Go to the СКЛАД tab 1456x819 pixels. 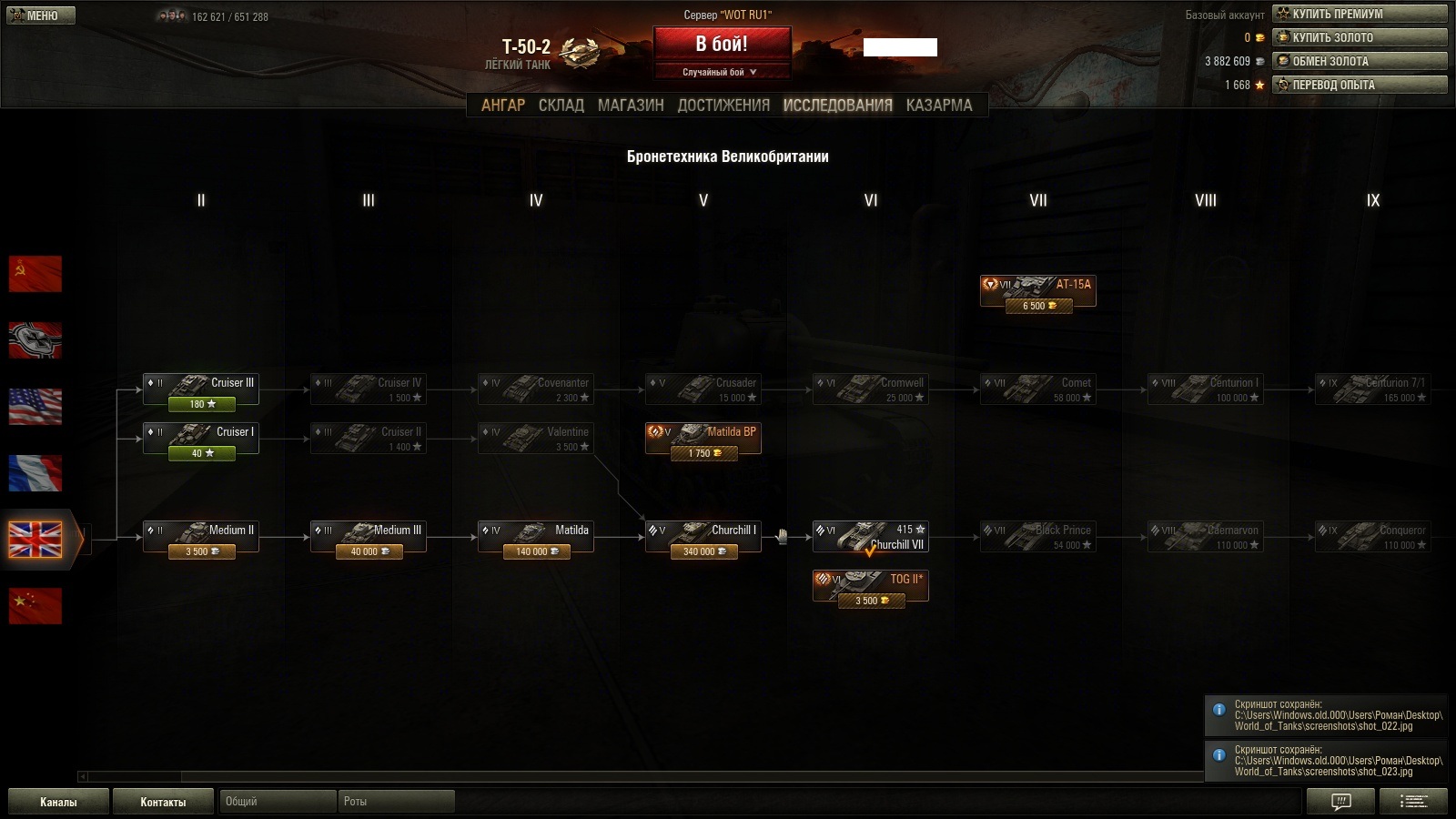click(561, 105)
